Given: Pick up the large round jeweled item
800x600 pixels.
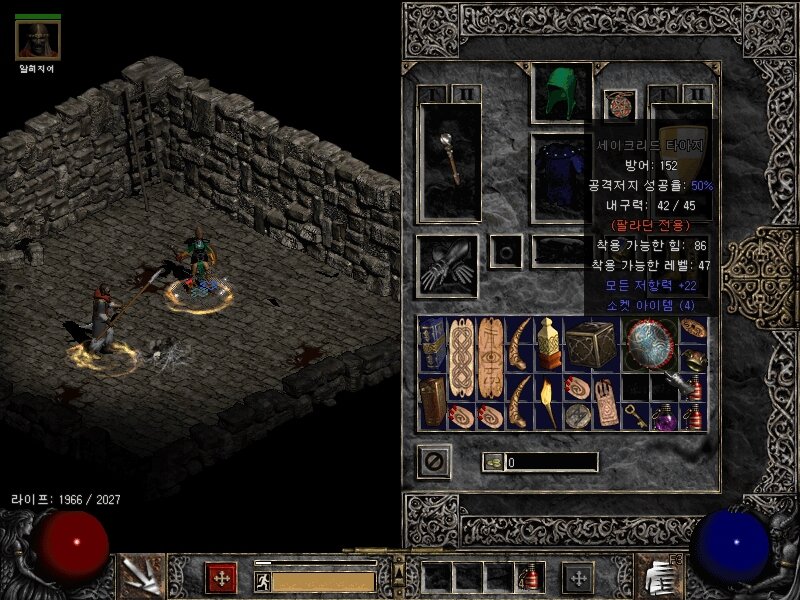Looking at the screenshot, I should pyautogui.click(x=650, y=345).
